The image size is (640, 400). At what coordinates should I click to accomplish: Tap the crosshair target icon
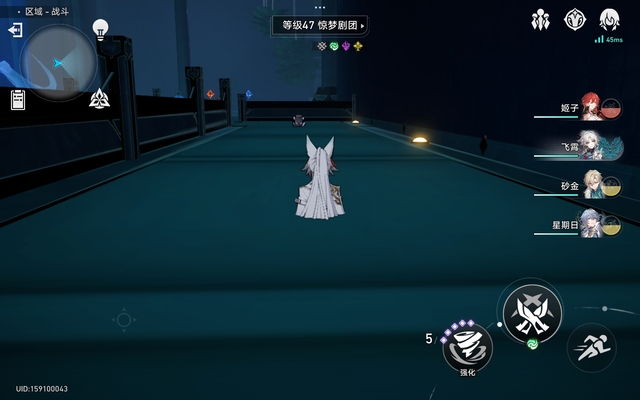124,320
